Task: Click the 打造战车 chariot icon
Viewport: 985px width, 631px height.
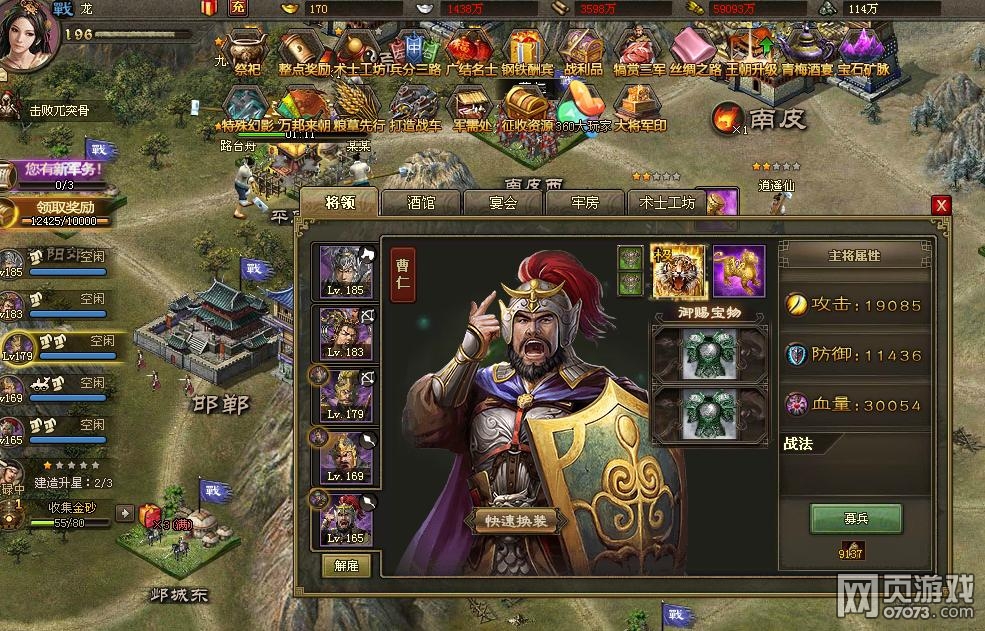Action: click(414, 108)
